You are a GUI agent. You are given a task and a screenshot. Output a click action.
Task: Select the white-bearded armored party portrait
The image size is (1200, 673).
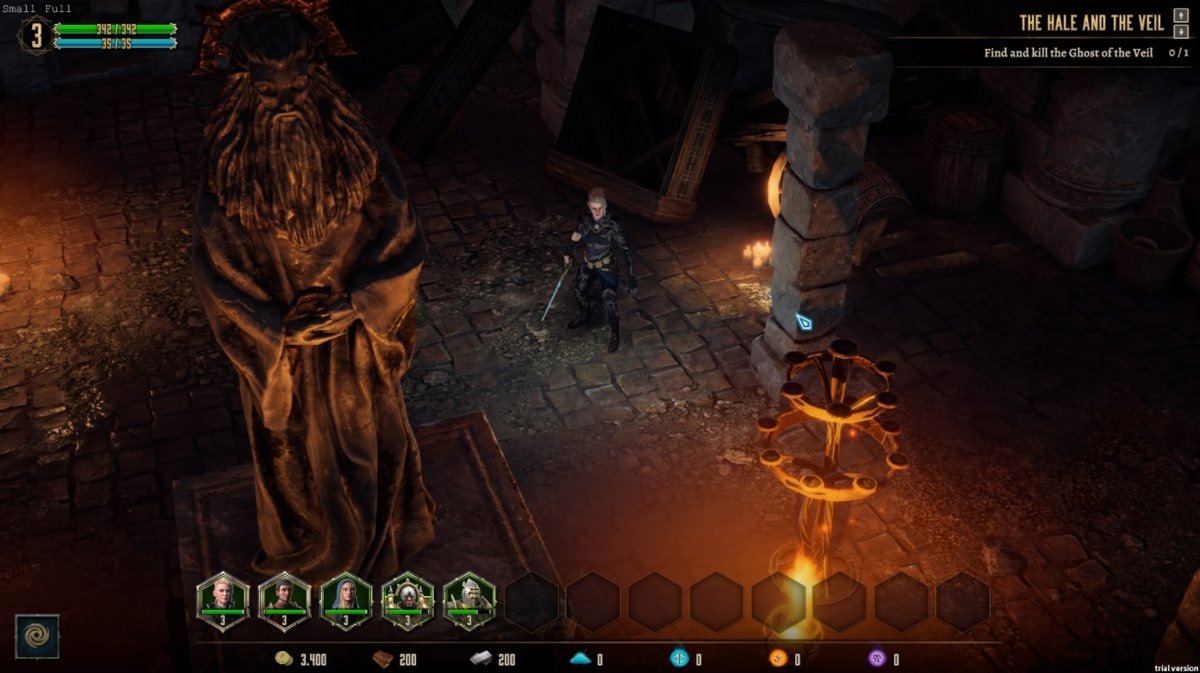pos(469,598)
